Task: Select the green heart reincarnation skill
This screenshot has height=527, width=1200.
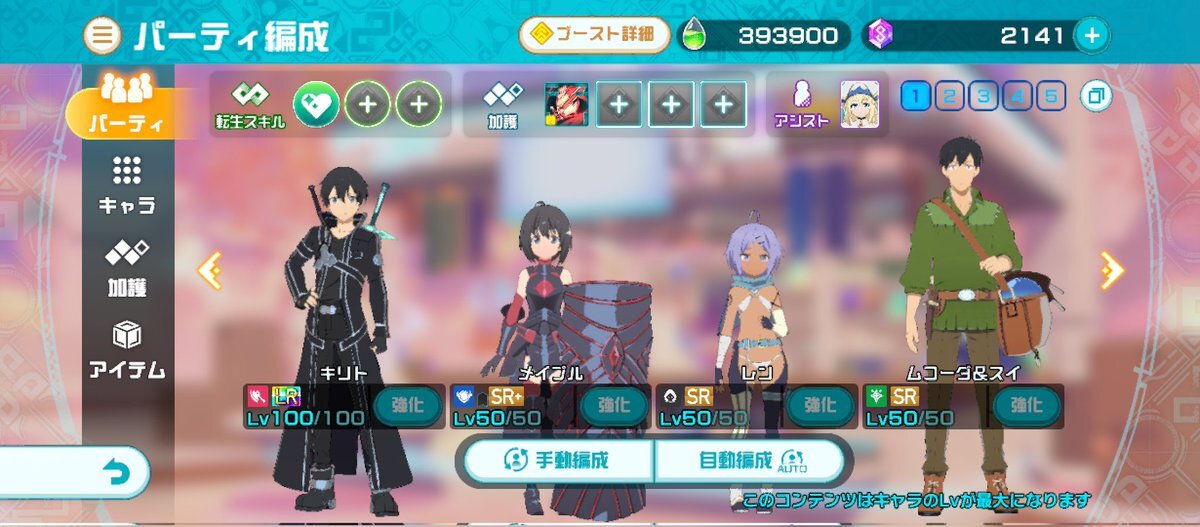Action: coord(316,102)
